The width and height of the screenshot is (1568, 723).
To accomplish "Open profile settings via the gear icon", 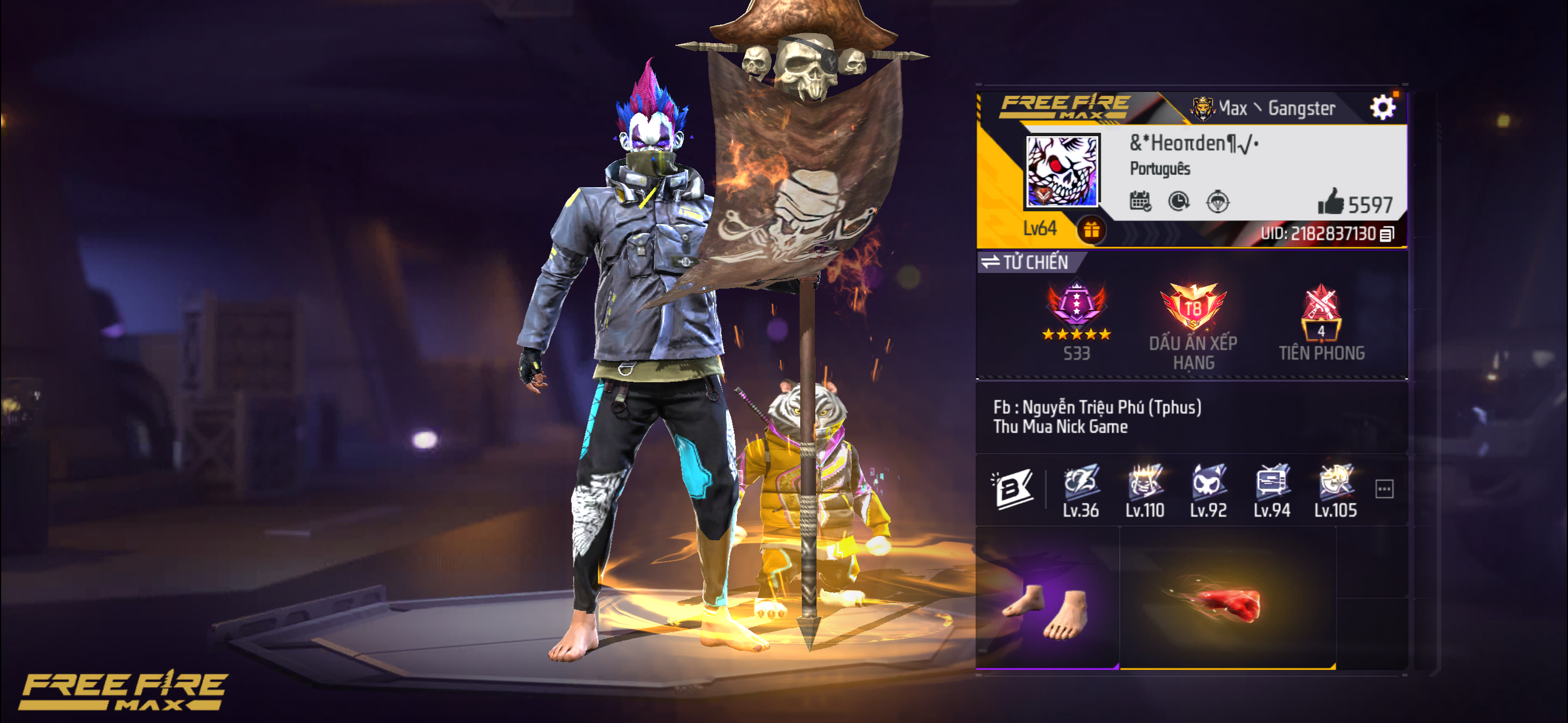I will 1382,108.
